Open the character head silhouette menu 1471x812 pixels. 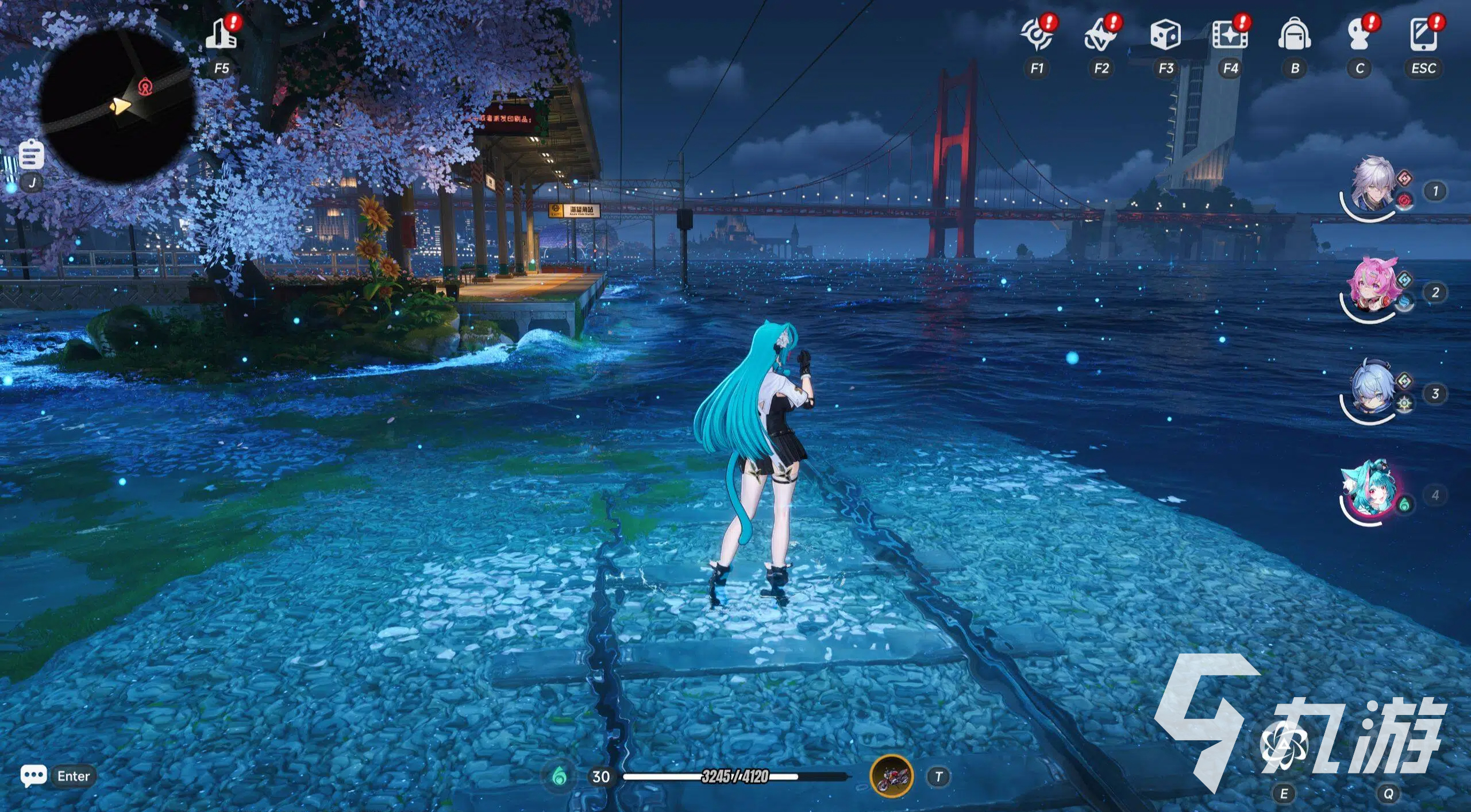pyautogui.click(x=1359, y=36)
